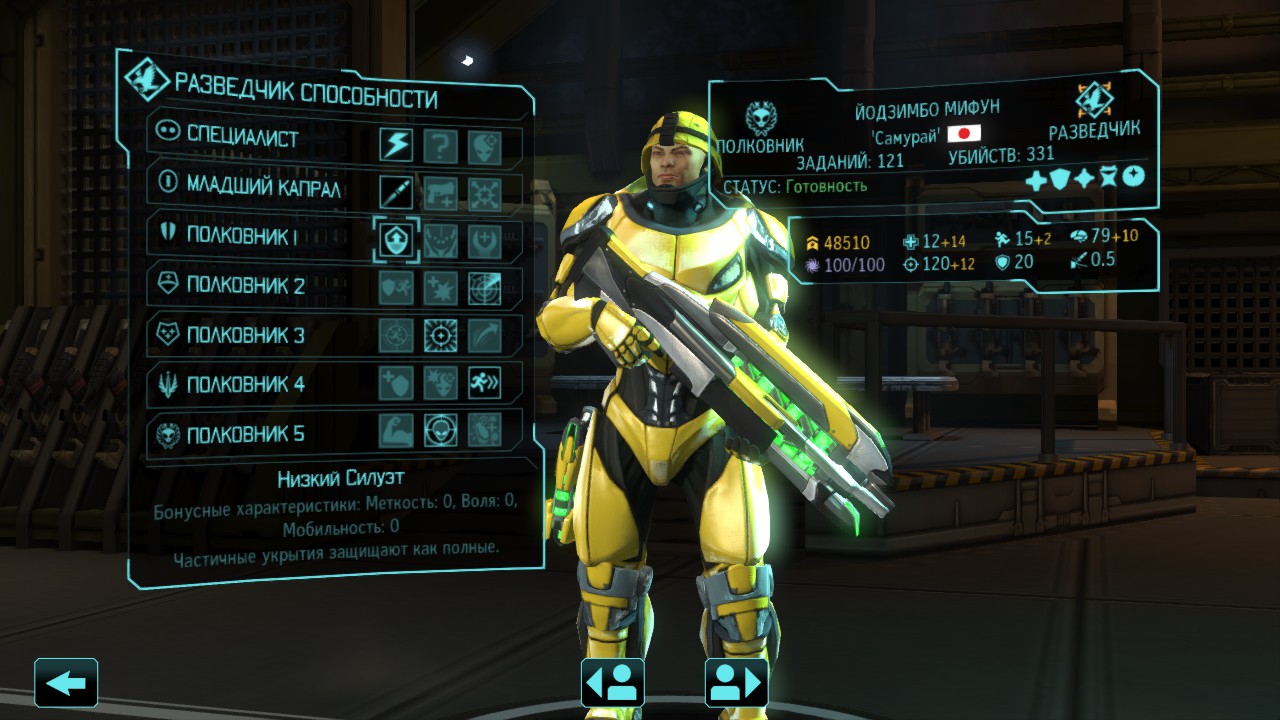Pick the crosshair burst ability in Полковник 3

440,335
